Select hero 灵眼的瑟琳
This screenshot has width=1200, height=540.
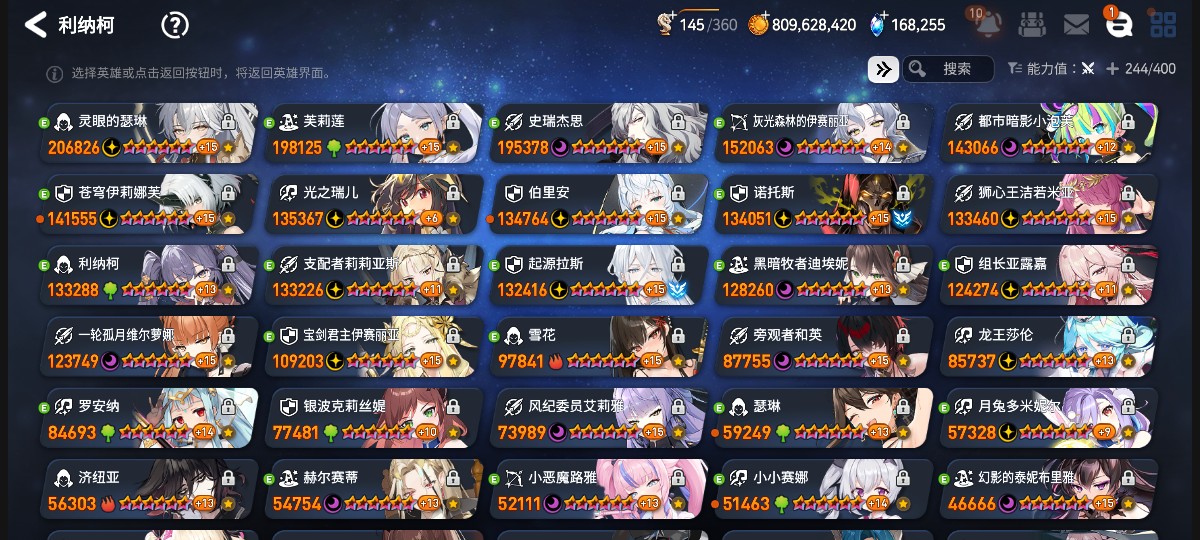pos(148,133)
